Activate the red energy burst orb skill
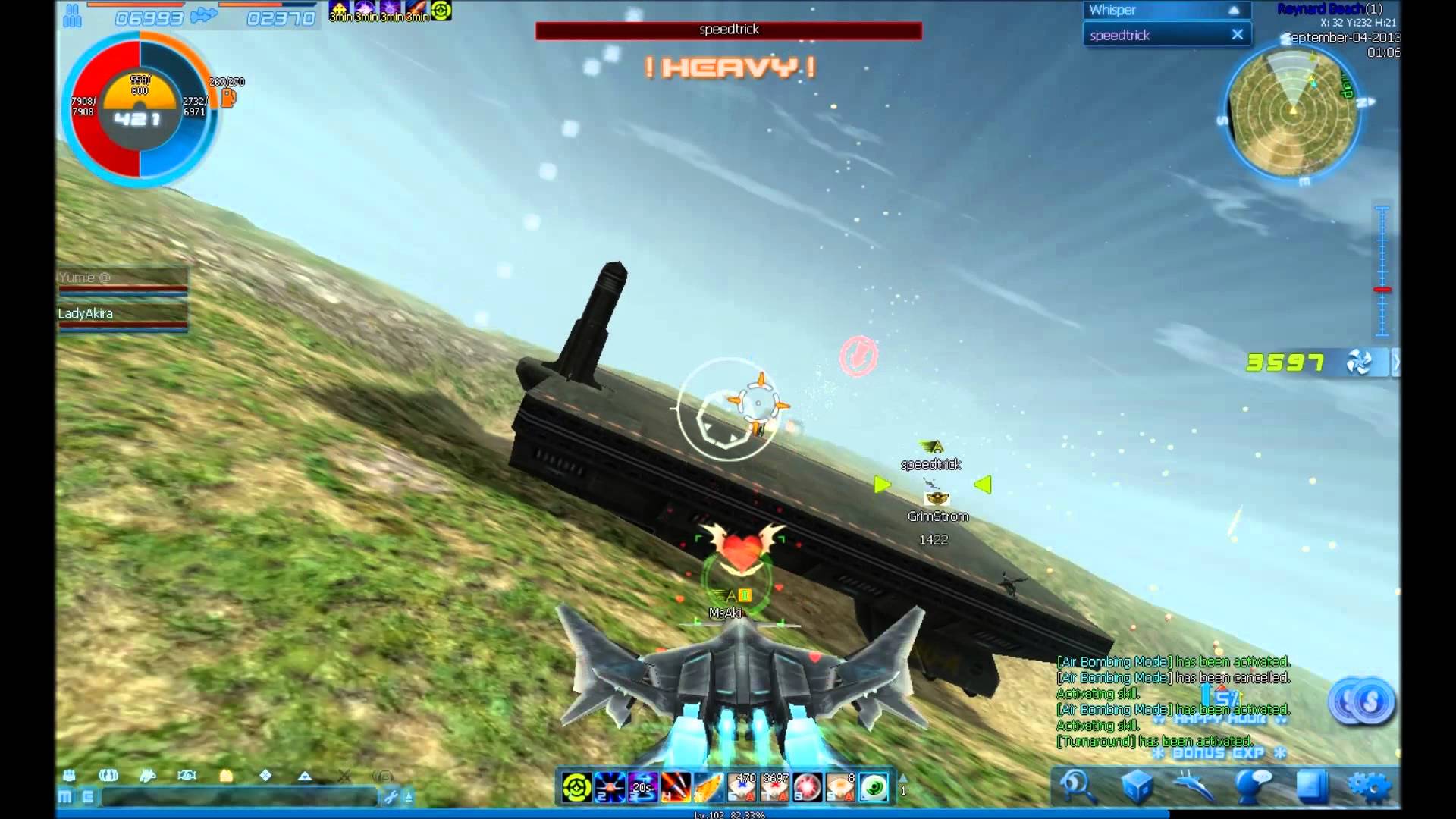The image size is (1456, 819). pos(808,788)
